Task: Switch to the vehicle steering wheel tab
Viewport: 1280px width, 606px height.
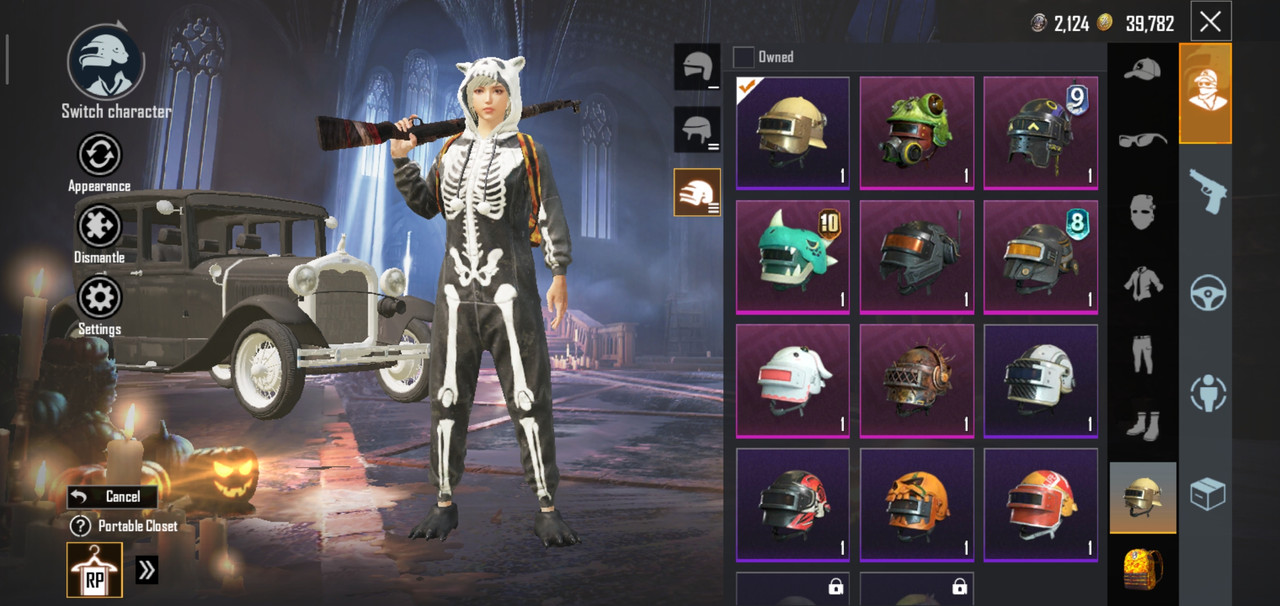Action: [1207, 292]
